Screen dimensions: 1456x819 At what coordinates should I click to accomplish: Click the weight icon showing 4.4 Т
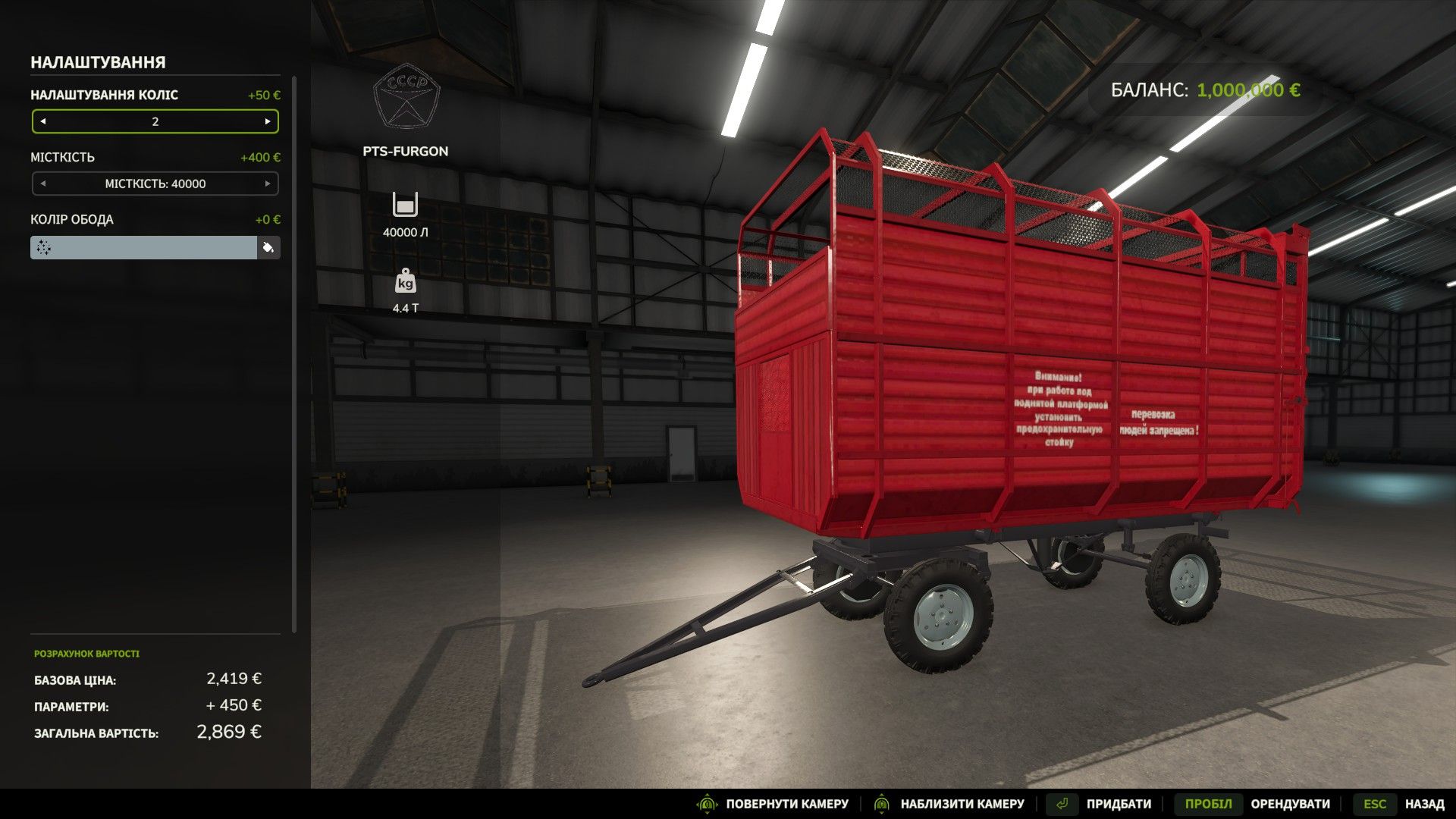pos(406,281)
